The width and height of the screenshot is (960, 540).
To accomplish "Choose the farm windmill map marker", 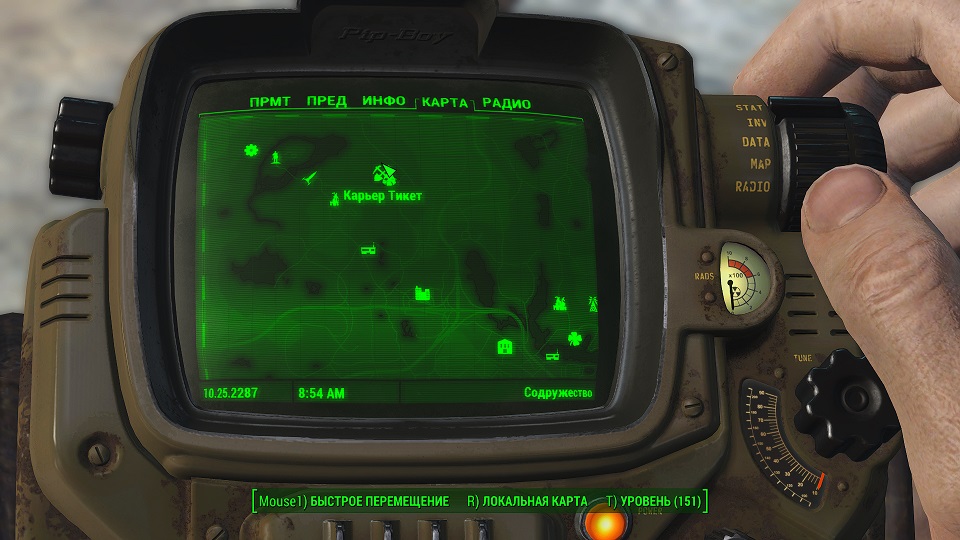I will tap(560, 302).
